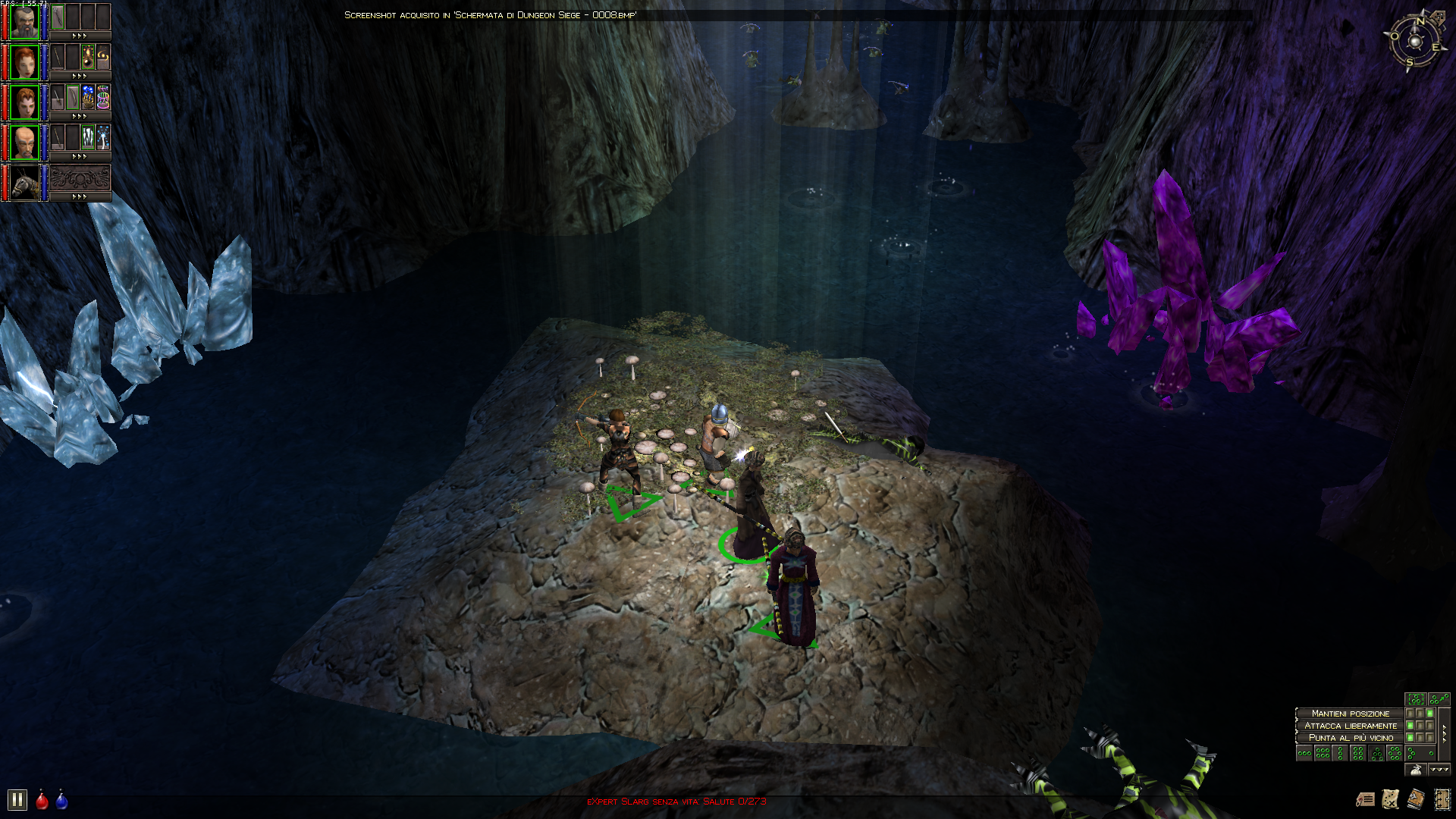Select the fire bomb spell slot
Viewport: 1456px width, 819px height.
tap(88, 57)
